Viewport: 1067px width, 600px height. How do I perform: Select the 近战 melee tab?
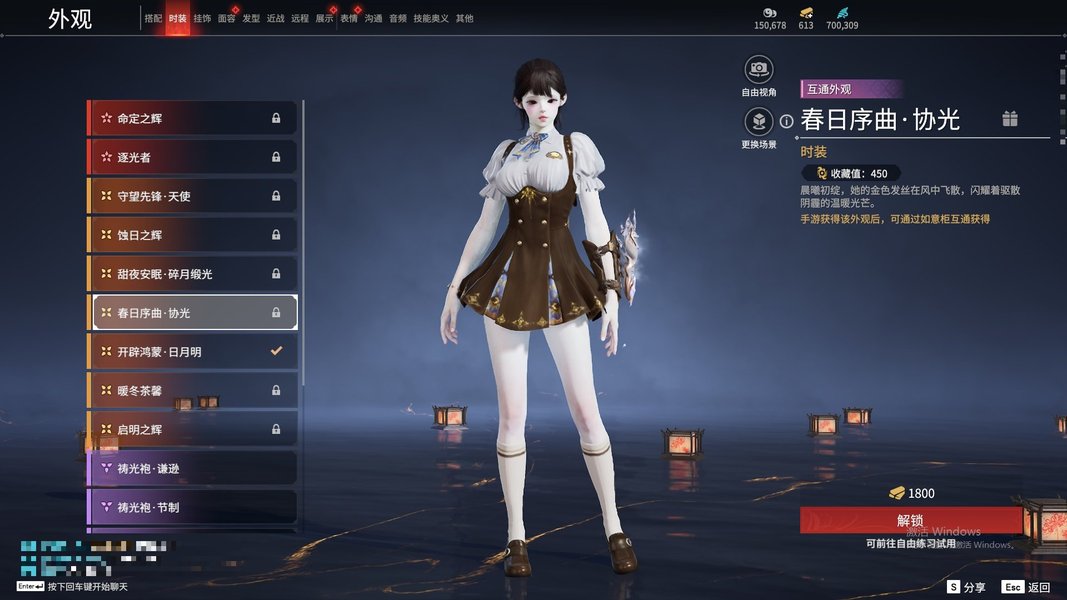tap(275, 18)
